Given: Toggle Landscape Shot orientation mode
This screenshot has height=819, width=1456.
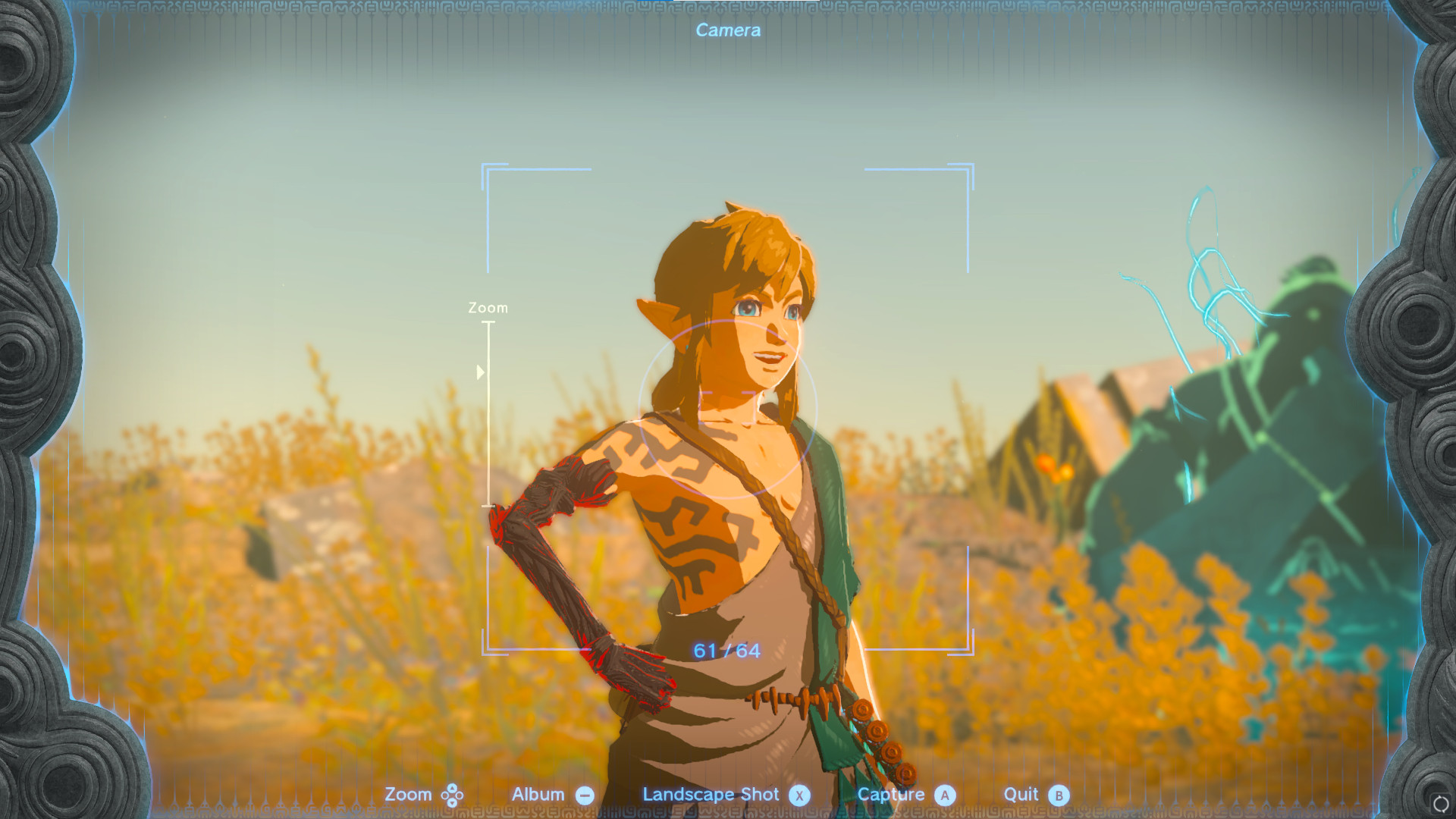Looking at the screenshot, I should [x=711, y=795].
